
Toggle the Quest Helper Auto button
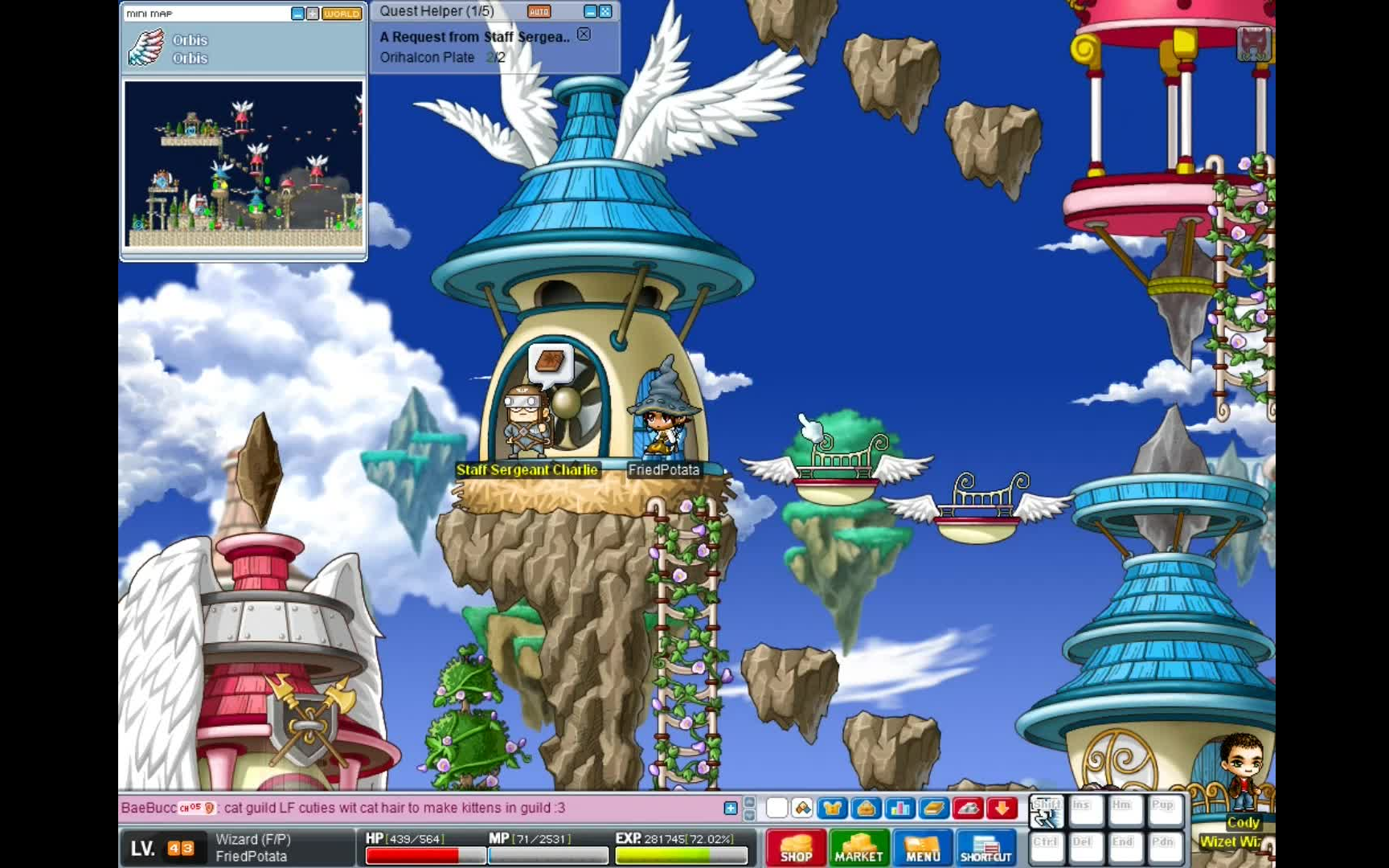point(539,12)
